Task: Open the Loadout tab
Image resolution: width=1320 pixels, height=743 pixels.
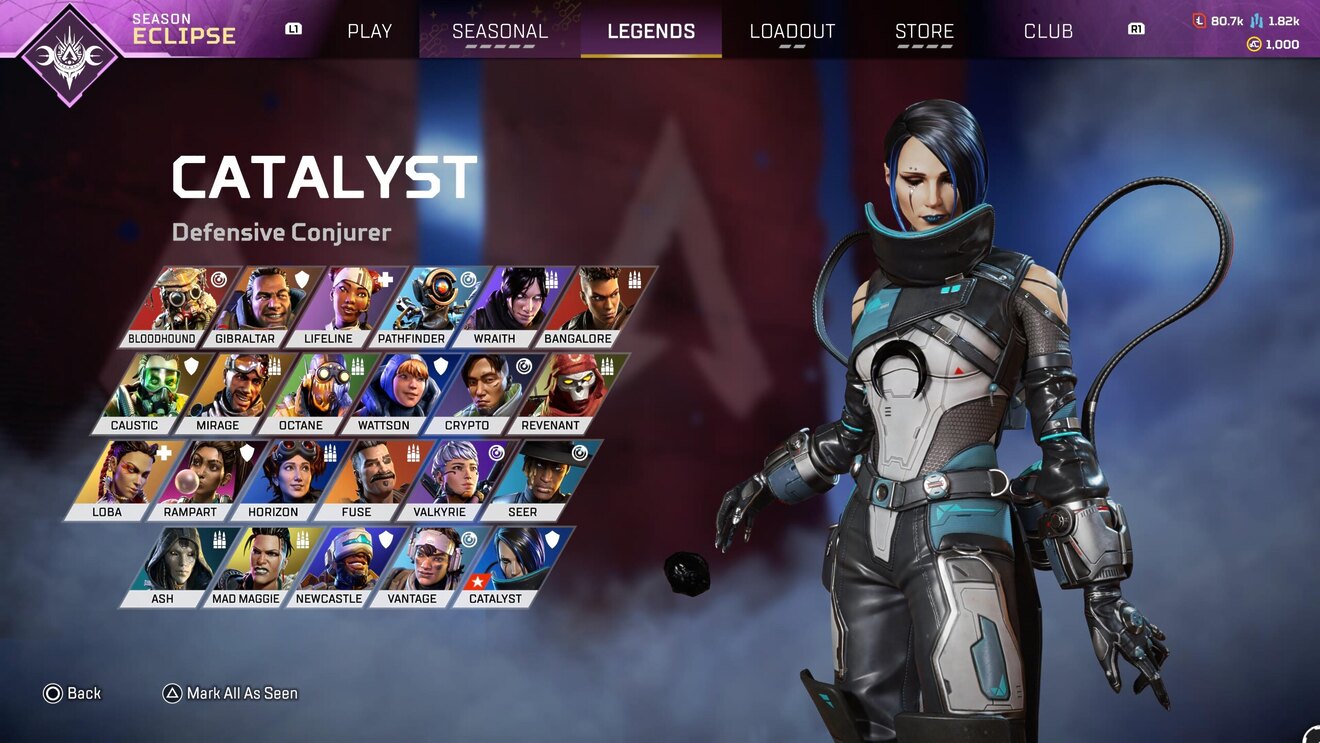Action: pos(792,31)
